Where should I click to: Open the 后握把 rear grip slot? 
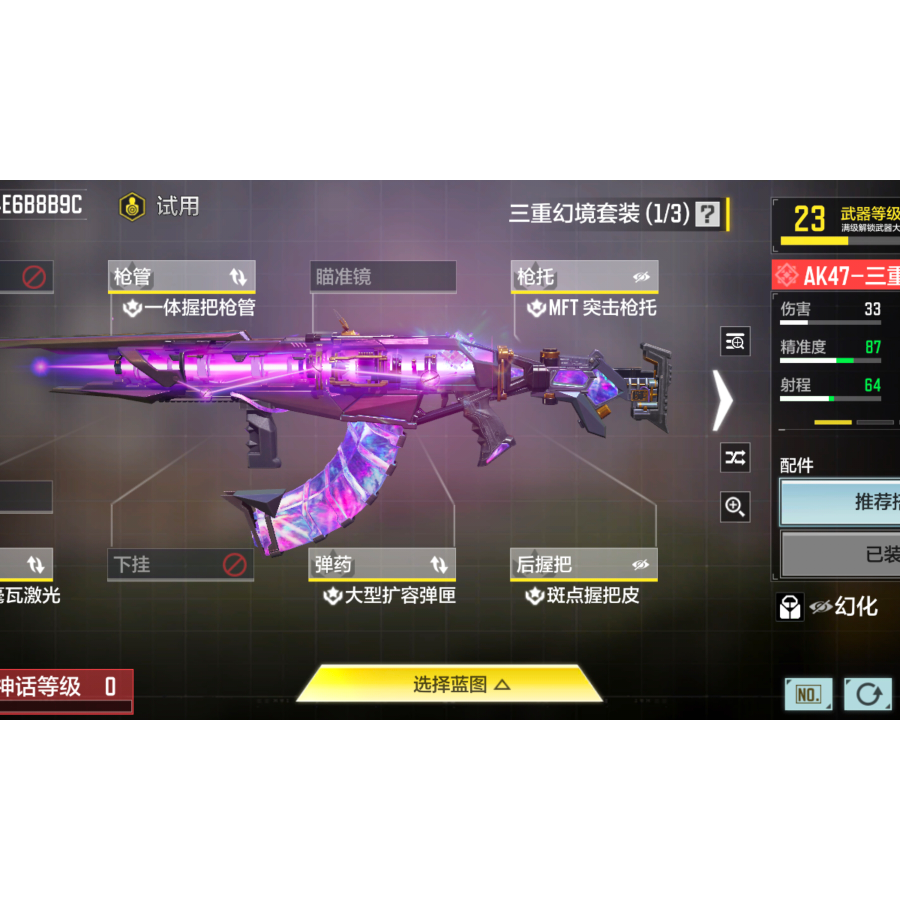pos(584,565)
